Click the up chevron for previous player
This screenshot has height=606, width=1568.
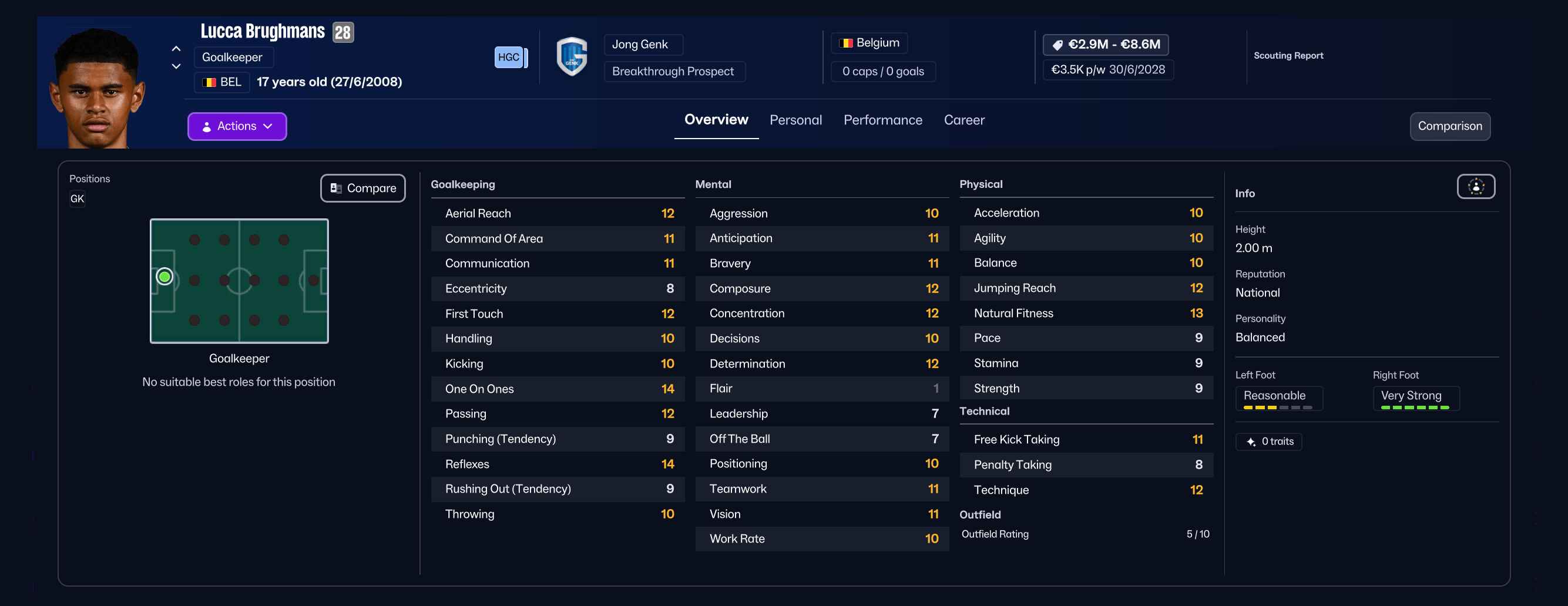pyautogui.click(x=175, y=49)
